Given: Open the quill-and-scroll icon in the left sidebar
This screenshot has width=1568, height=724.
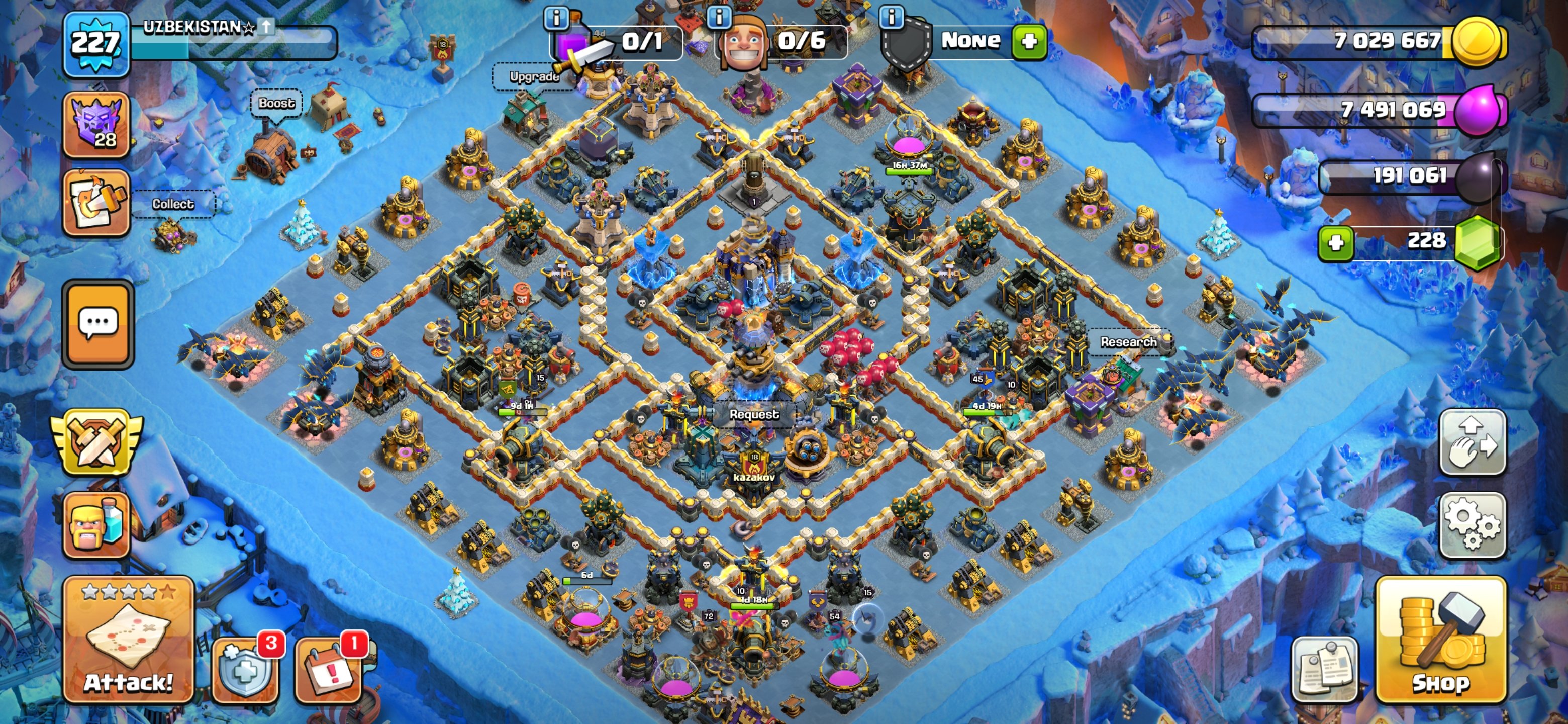Looking at the screenshot, I should coord(96,203).
